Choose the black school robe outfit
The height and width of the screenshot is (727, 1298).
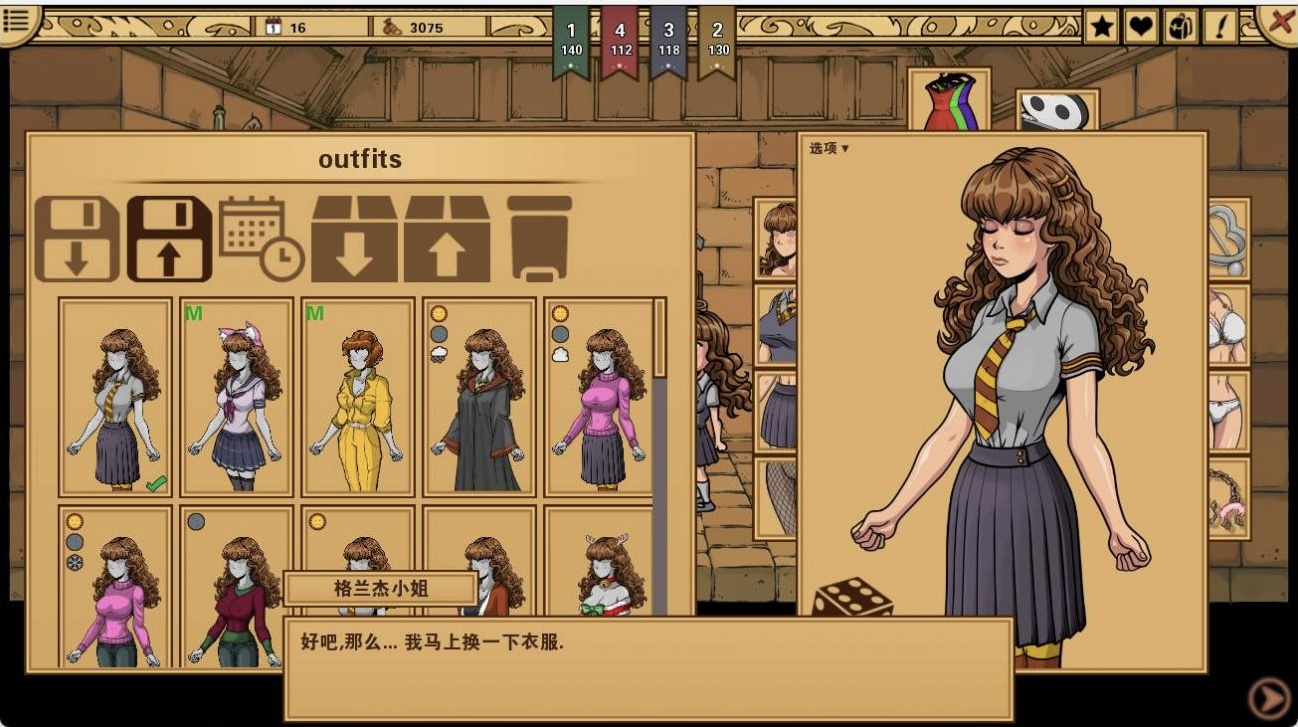pyautogui.click(x=480, y=397)
